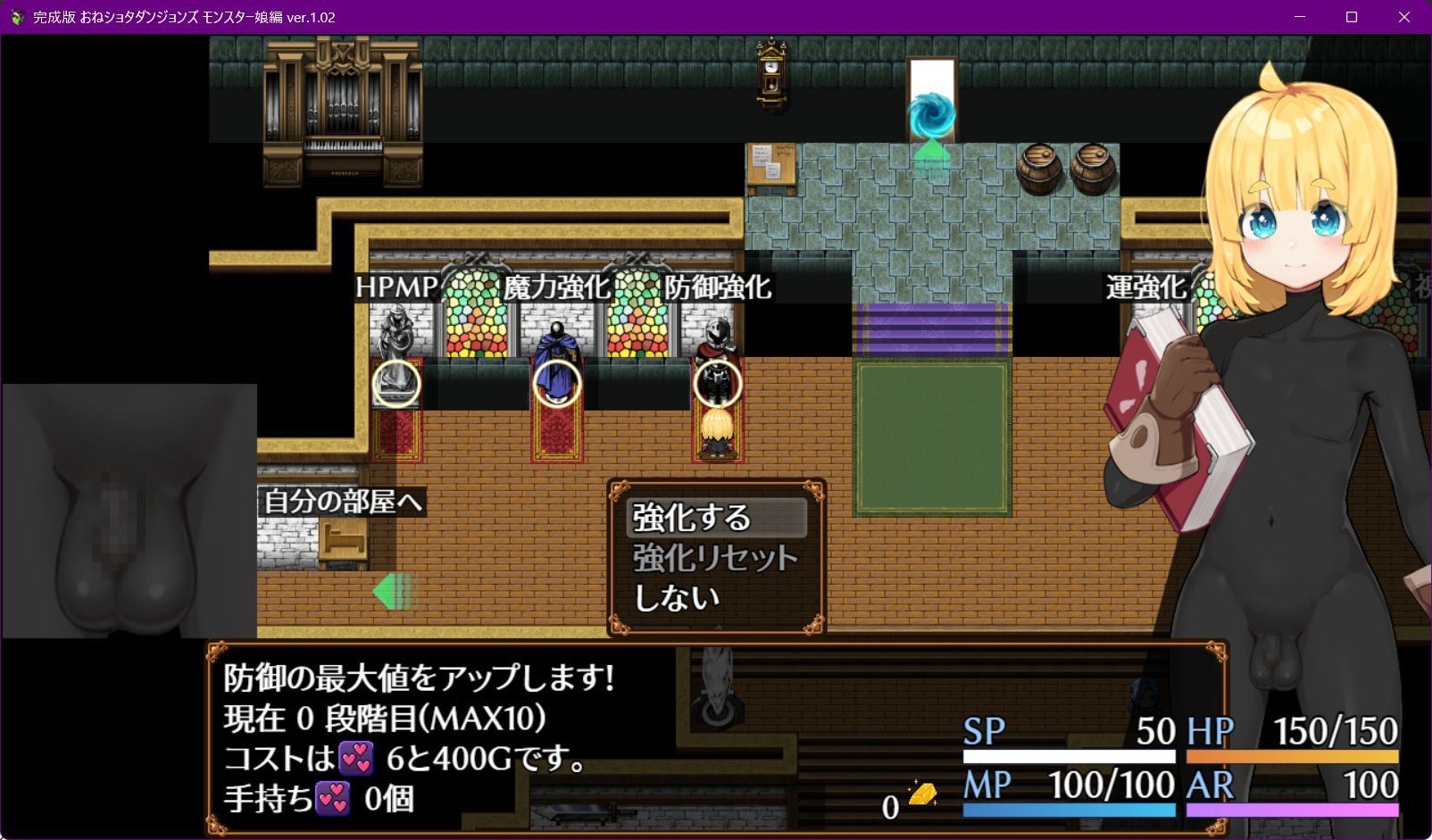Enter the blue portal vortex
1432x840 pixels.
point(931,114)
